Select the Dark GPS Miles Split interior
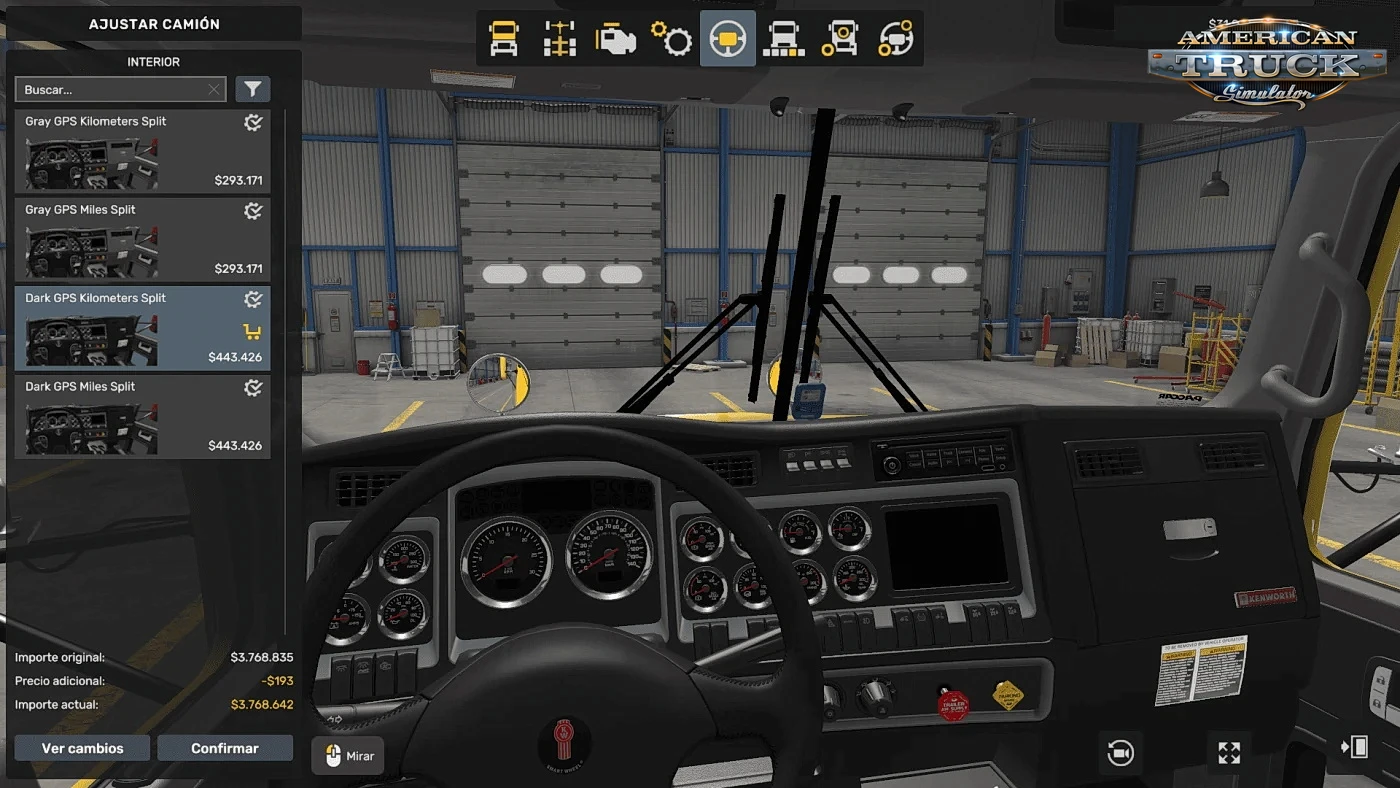Image resolution: width=1400 pixels, height=788 pixels. (x=142, y=416)
